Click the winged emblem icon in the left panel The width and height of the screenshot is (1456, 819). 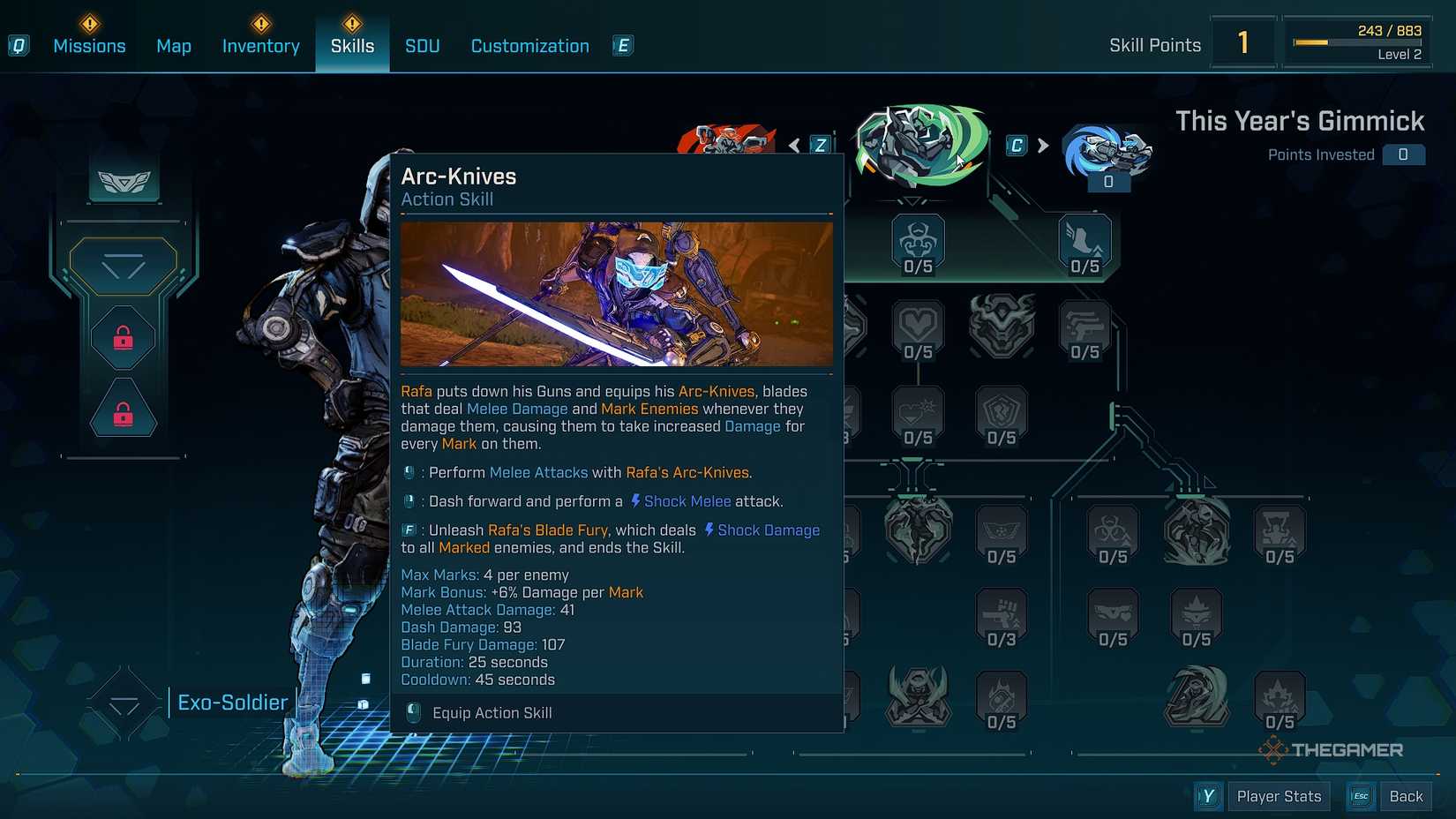coord(124,181)
